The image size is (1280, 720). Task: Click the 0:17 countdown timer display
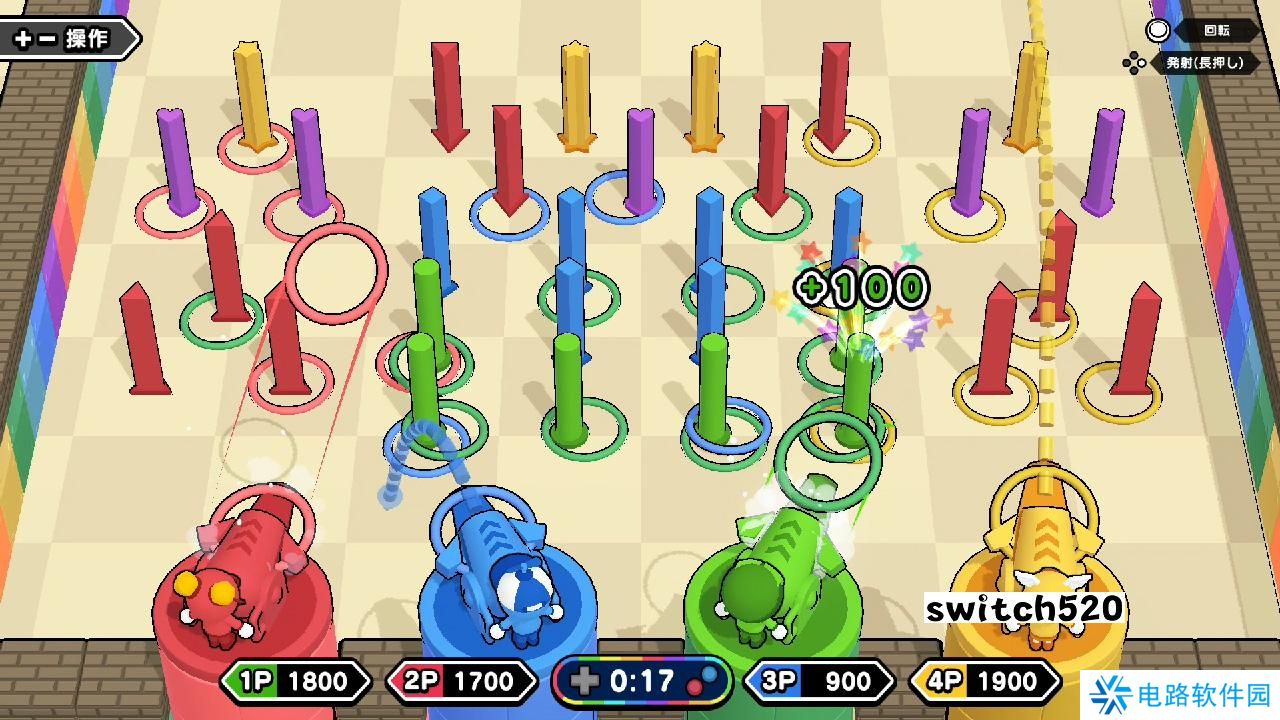pos(640,681)
